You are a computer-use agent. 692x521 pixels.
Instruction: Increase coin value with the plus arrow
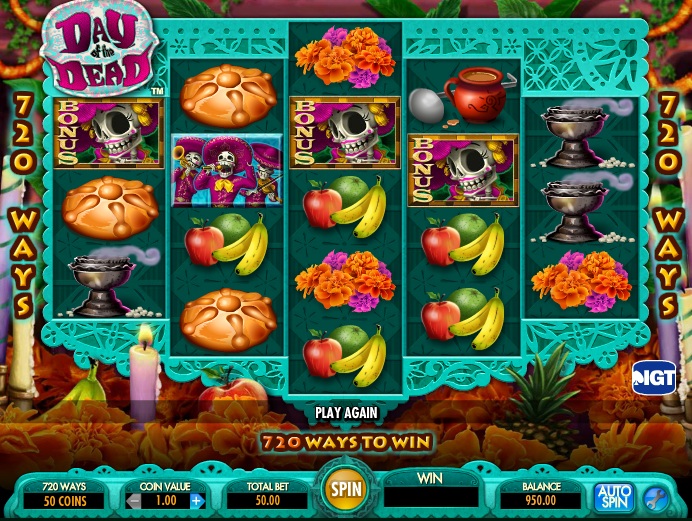click(x=197, y=500)
